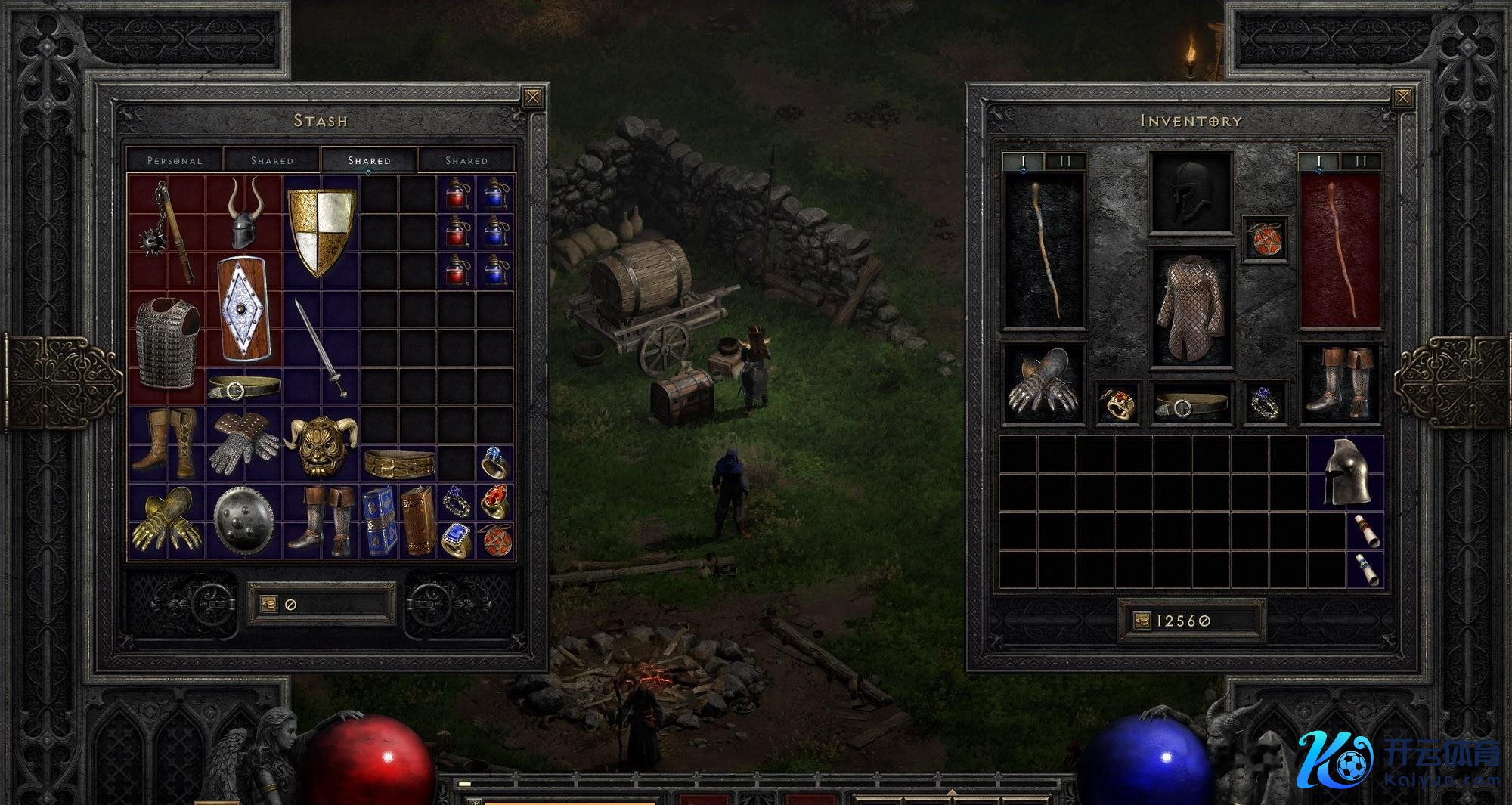
Task: Pick up the tall leather boots
Action: pyautogui.click(x=166, y=444)
